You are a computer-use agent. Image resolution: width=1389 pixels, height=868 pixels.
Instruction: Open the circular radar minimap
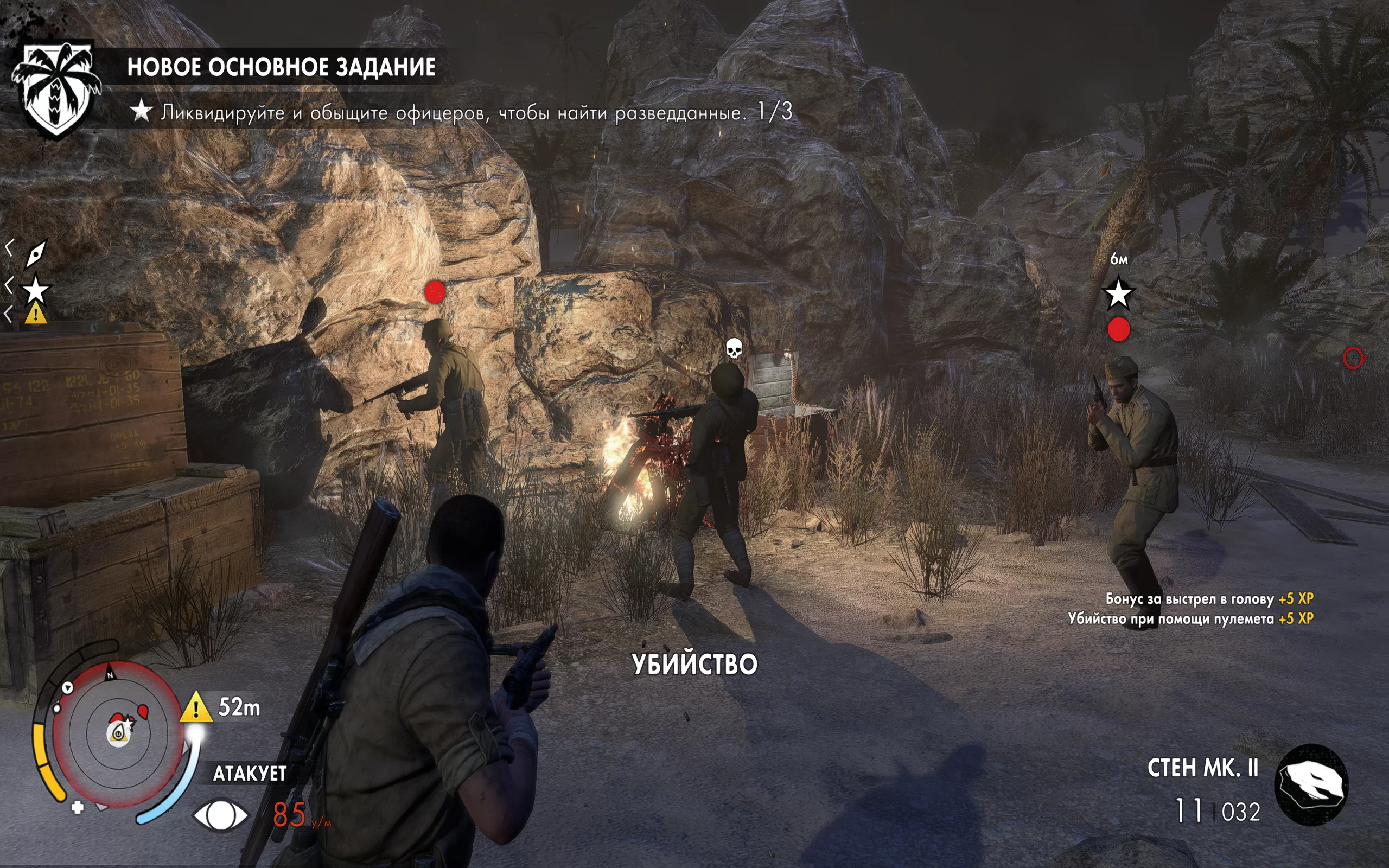118,733
